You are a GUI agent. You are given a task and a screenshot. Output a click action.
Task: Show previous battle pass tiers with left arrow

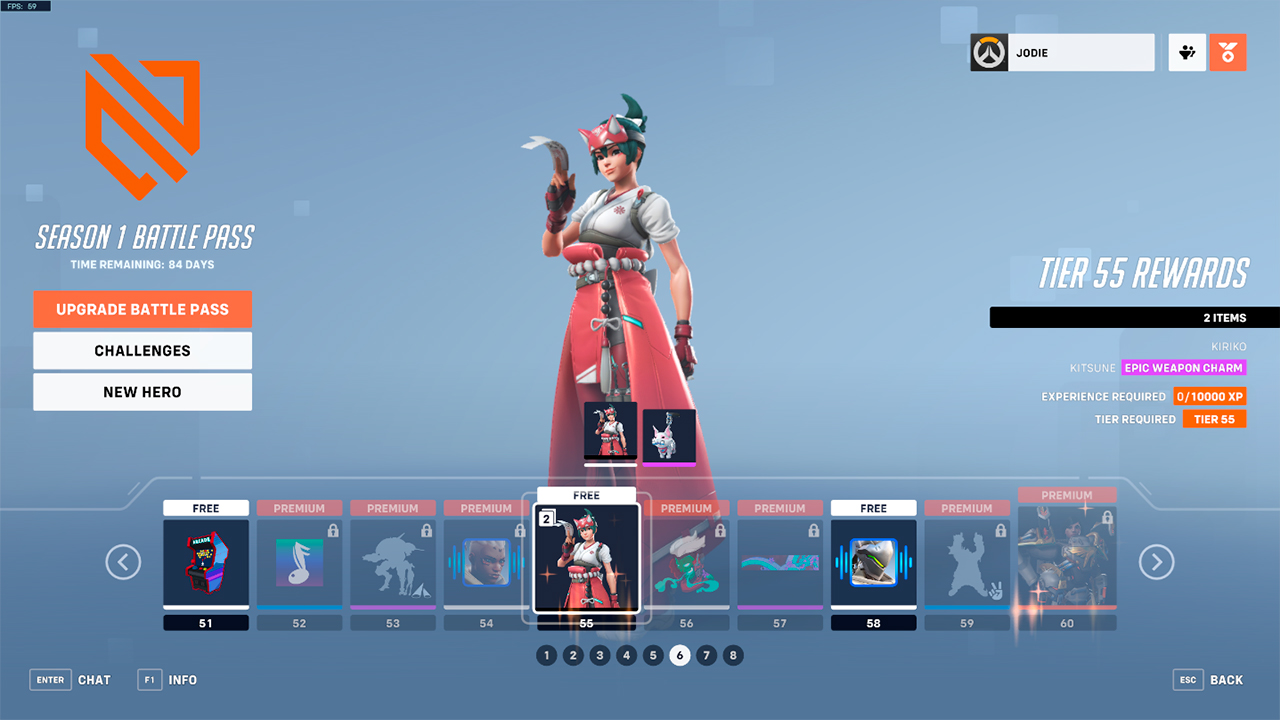[123, 562]
